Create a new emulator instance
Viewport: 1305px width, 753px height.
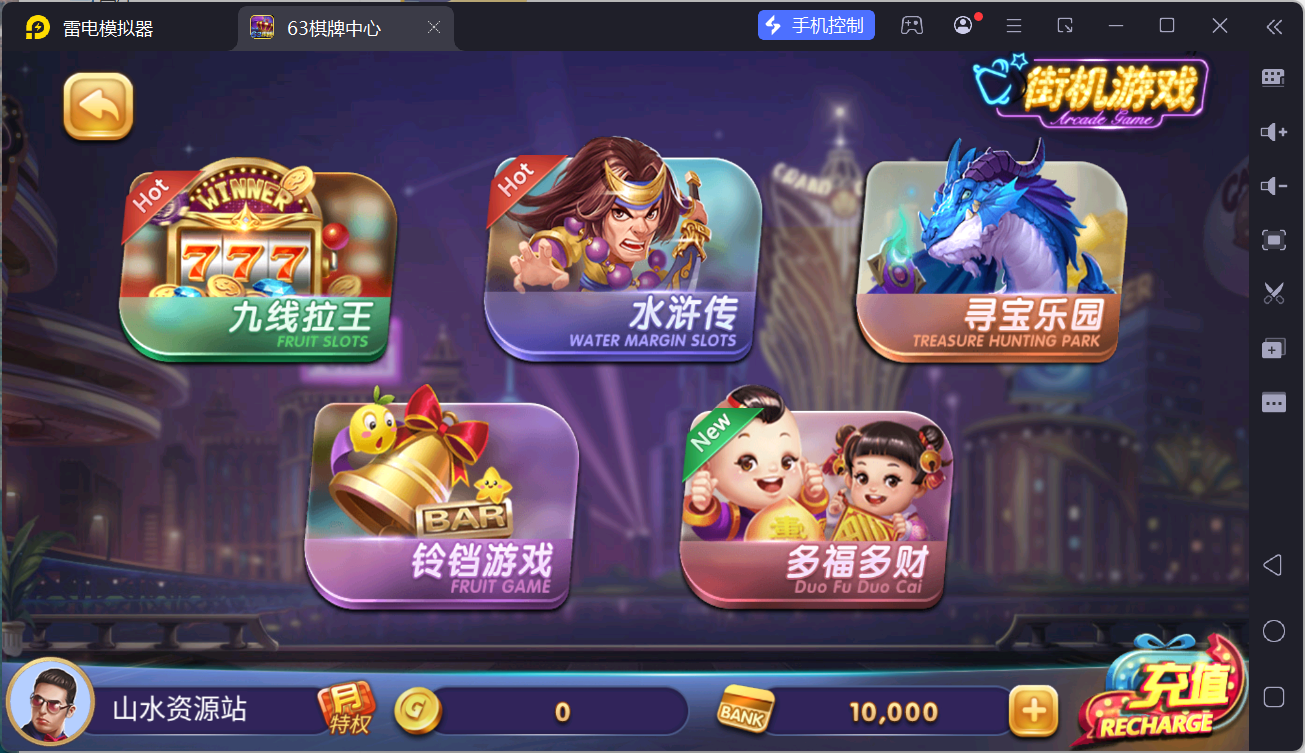click(1273, 347)
